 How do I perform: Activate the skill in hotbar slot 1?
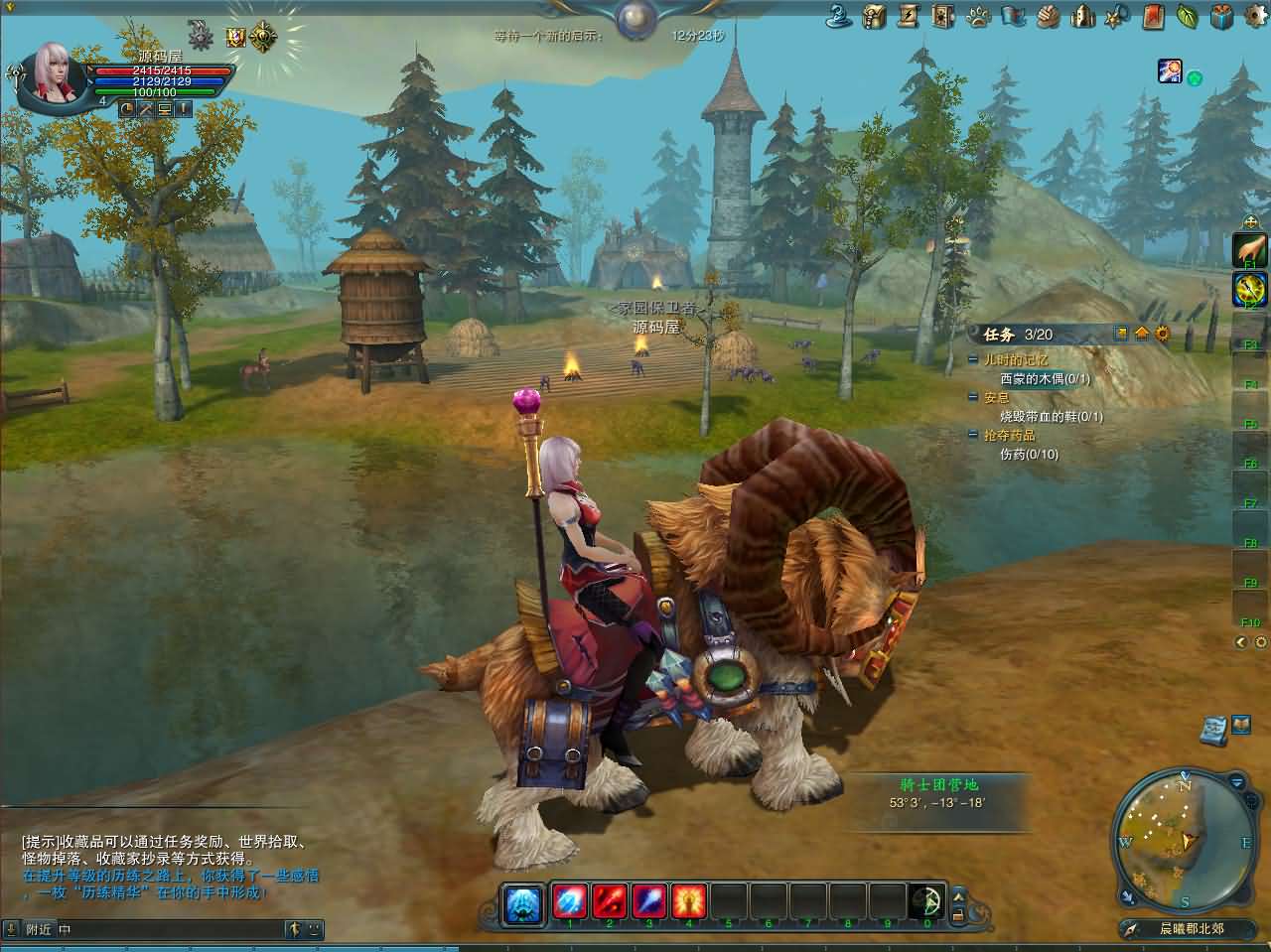point(570,900)
